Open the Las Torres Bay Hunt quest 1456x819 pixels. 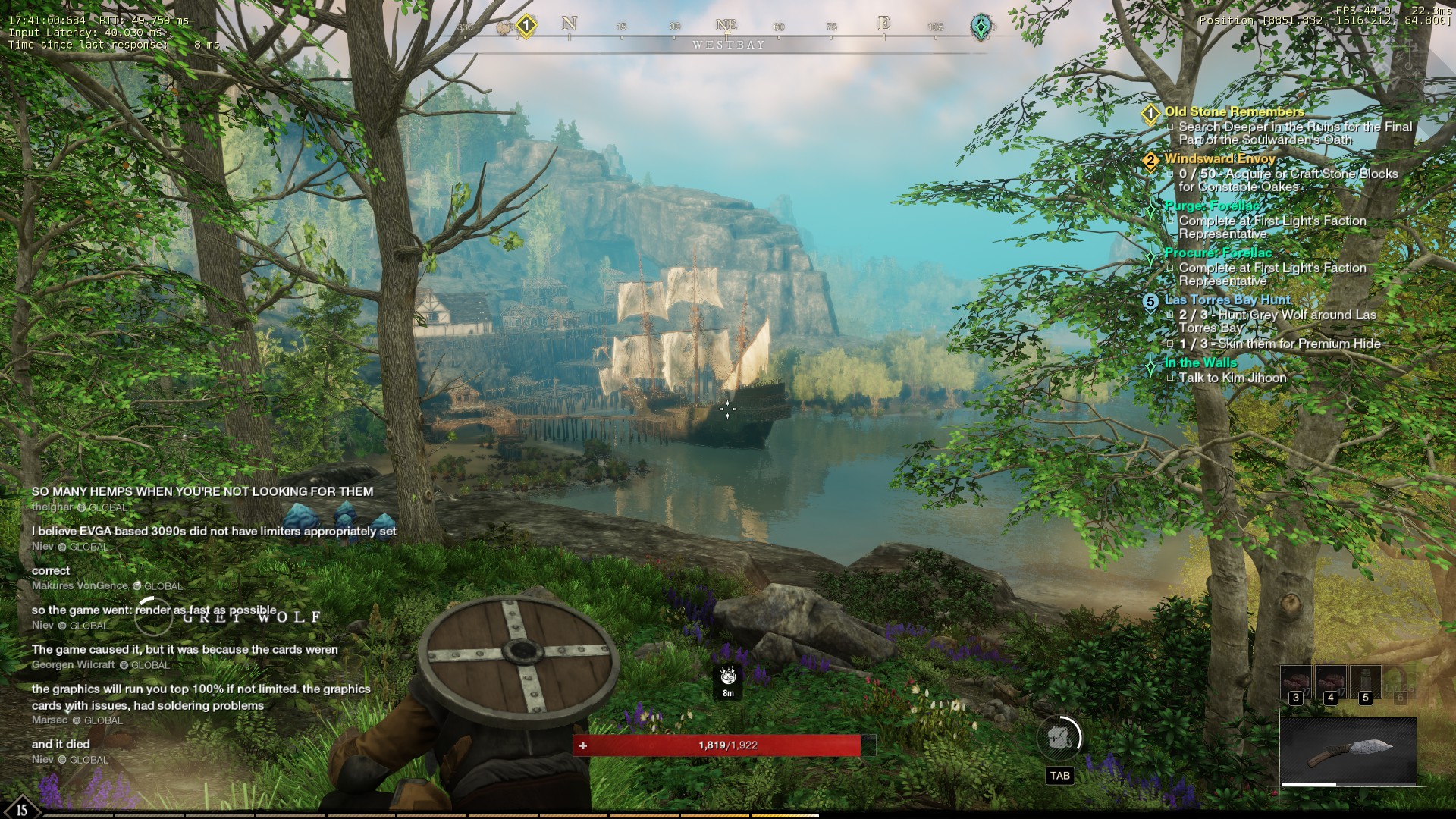pyautogui.click(x=1227, y=300)
